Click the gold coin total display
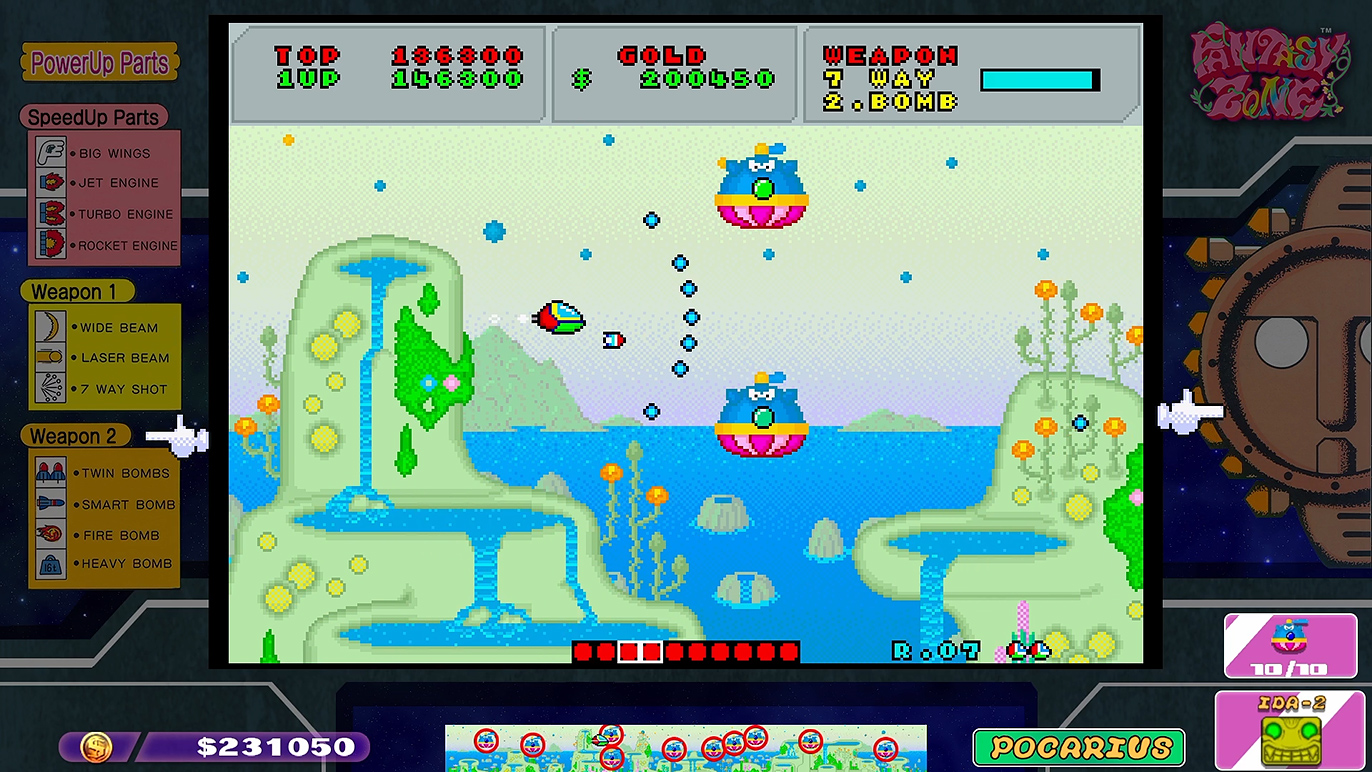 [215, 746]
